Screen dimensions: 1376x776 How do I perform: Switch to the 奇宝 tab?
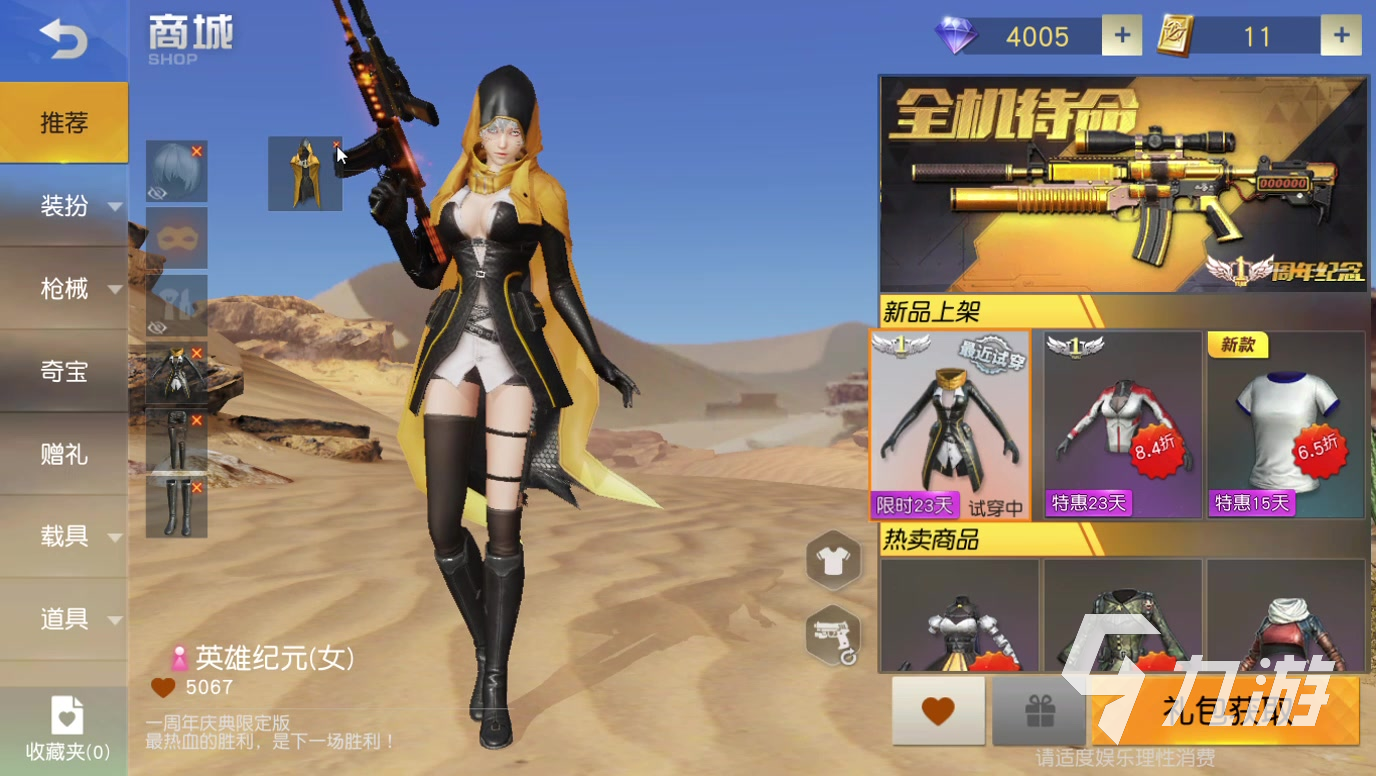[x=64, y=372]
